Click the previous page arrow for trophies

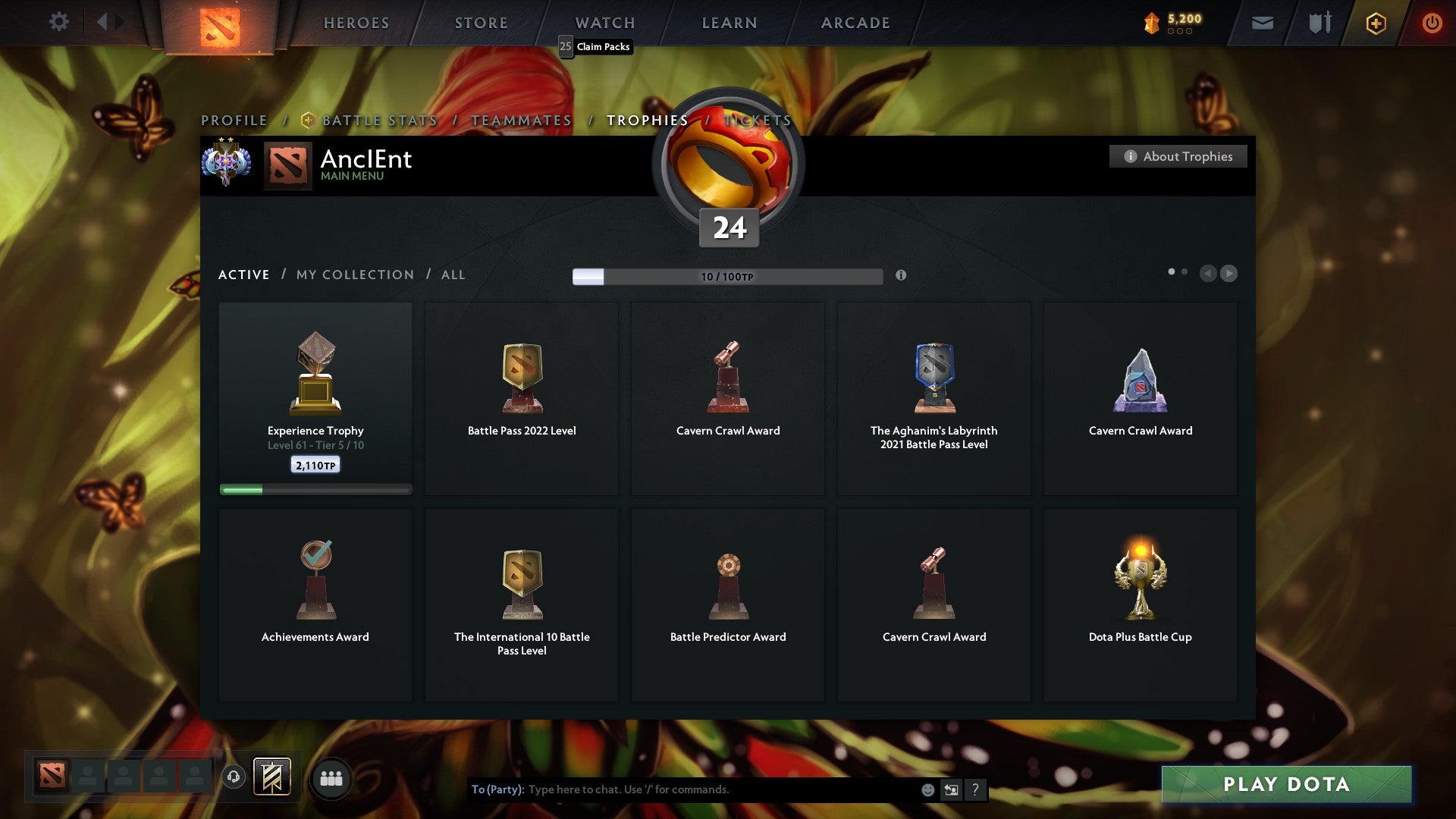[1209, 274]
